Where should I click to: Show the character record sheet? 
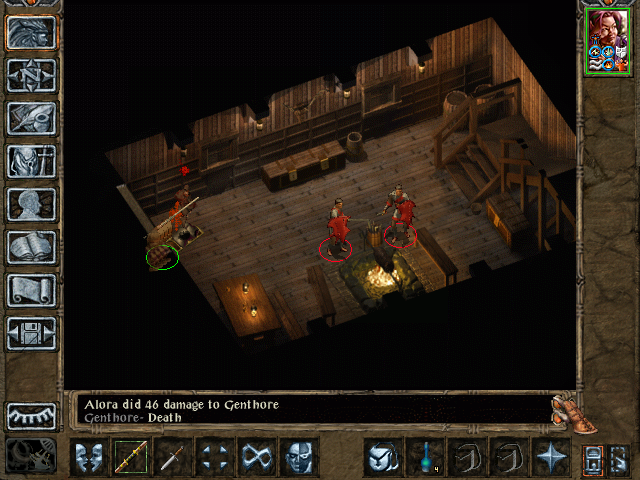(31, 204)
